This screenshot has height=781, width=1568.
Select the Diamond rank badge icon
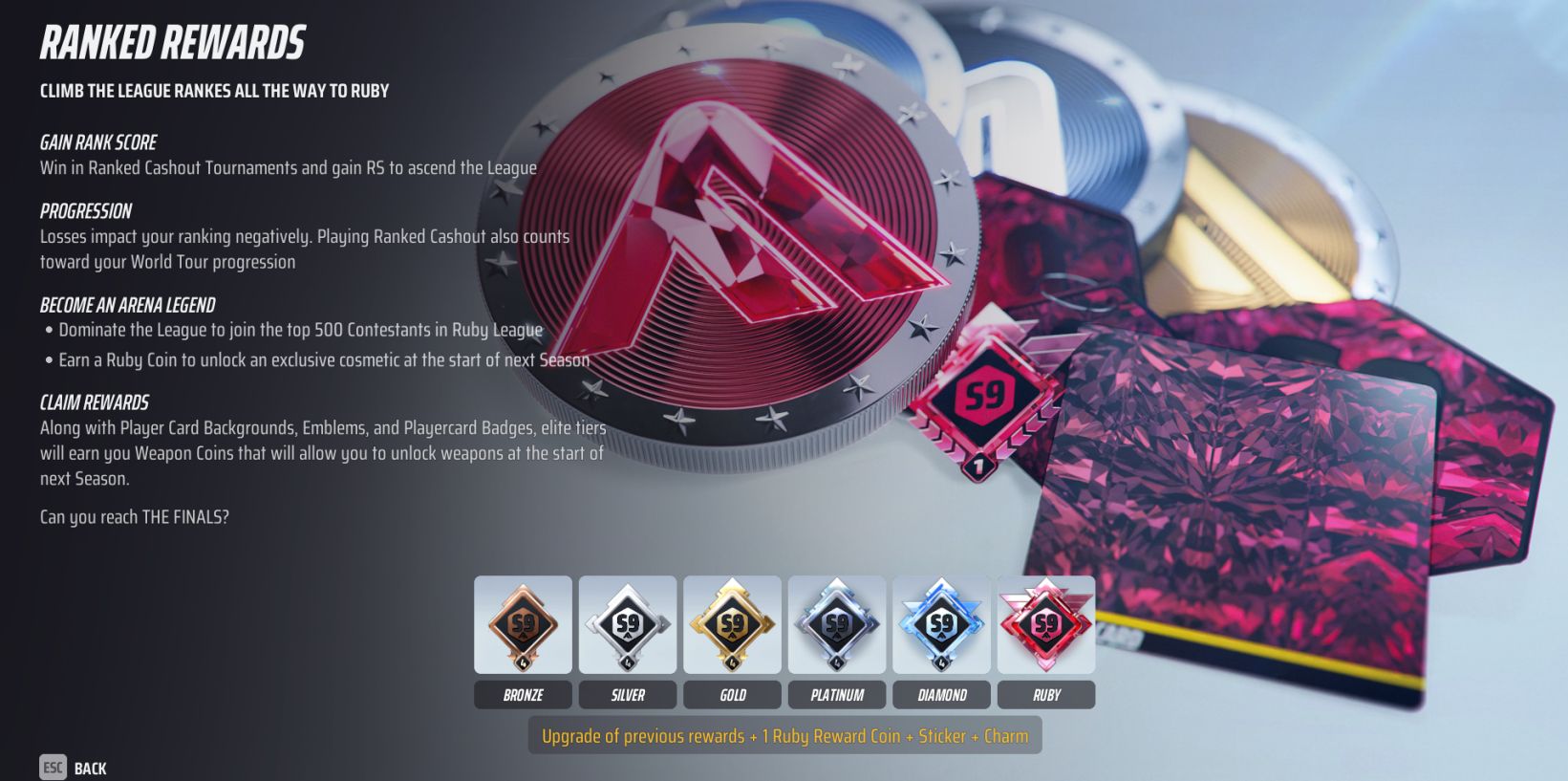[941, 625]
